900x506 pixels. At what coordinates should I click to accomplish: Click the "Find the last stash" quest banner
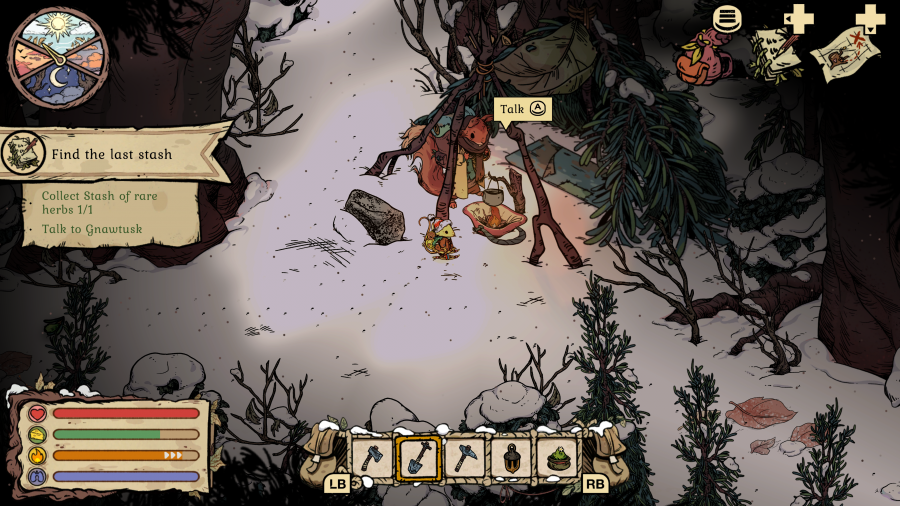112,154
